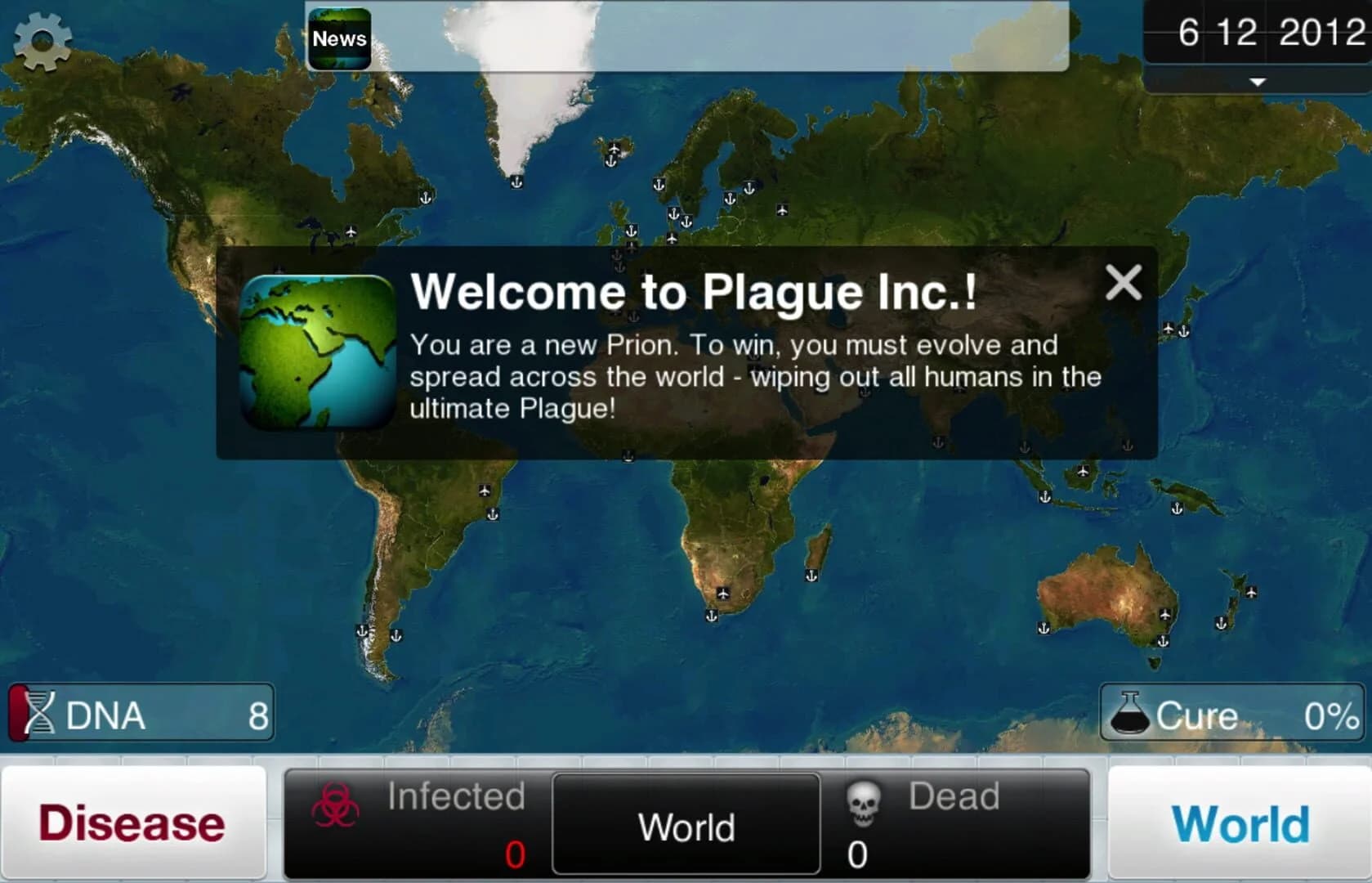The height and width of the screenshot is (883, 1372).
Task: Expand the date panel chevron
Action: 1256,82
